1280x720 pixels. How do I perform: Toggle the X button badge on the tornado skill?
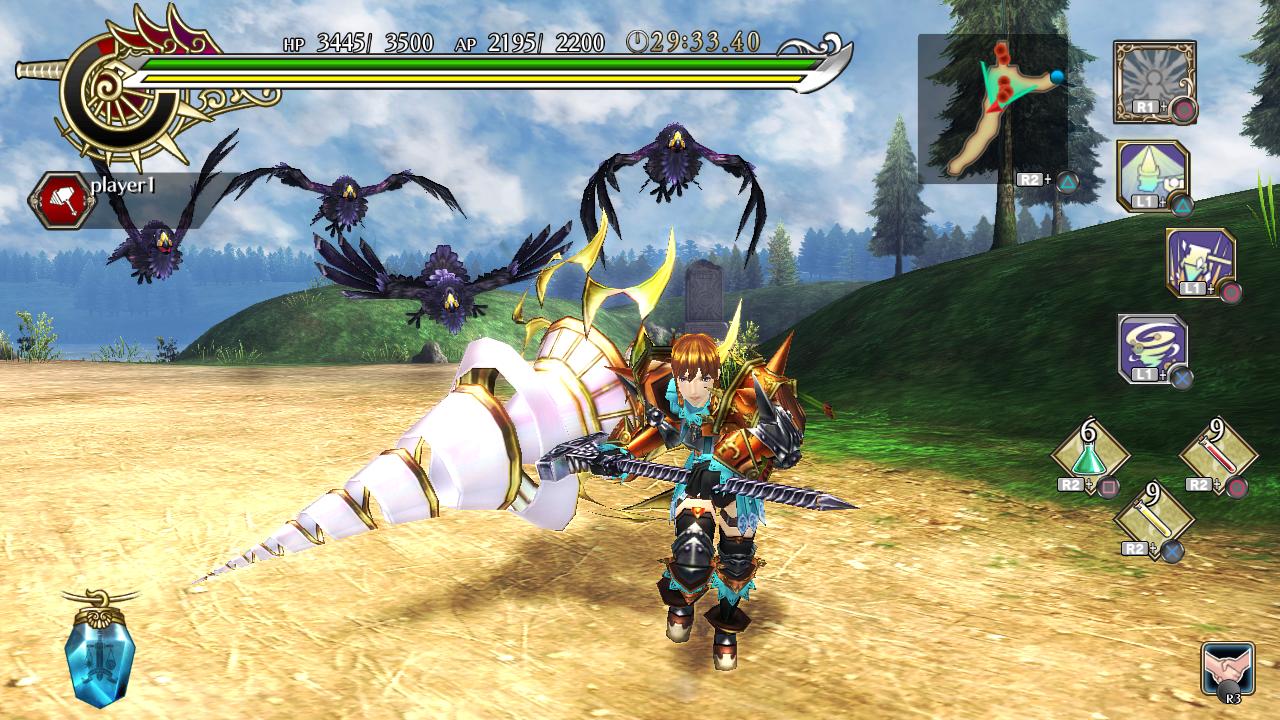pyautogui.click(x=1182, y=376)
